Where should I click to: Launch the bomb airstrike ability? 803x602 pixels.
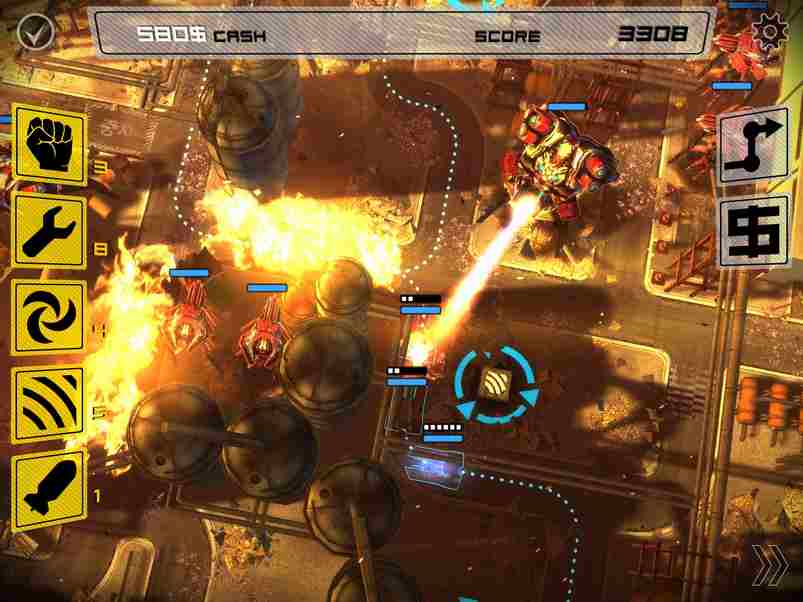49,489
